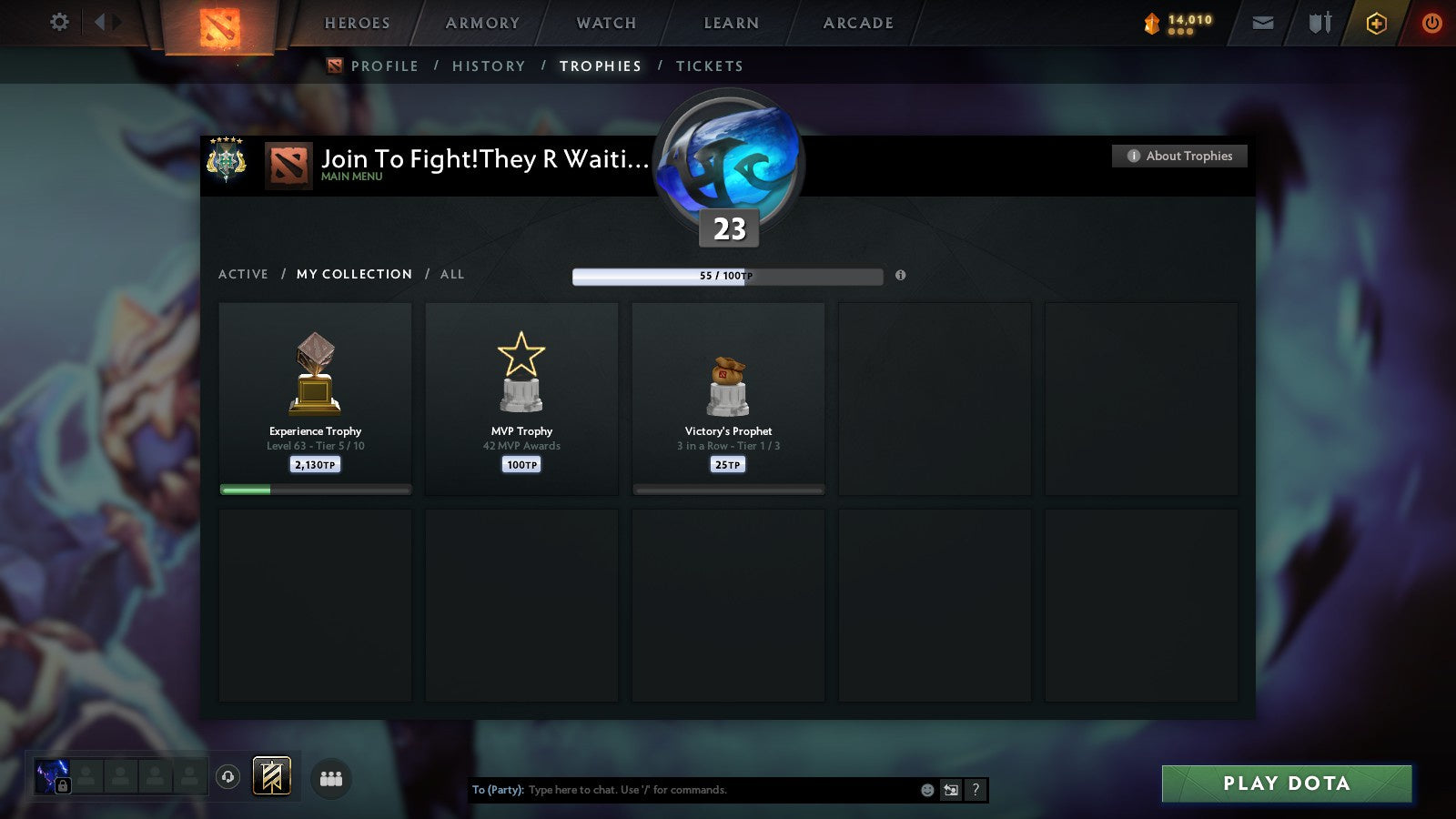1456x819 pixels.
Task: Expand the info tooltip next to the TP bar
Action: 900,276
